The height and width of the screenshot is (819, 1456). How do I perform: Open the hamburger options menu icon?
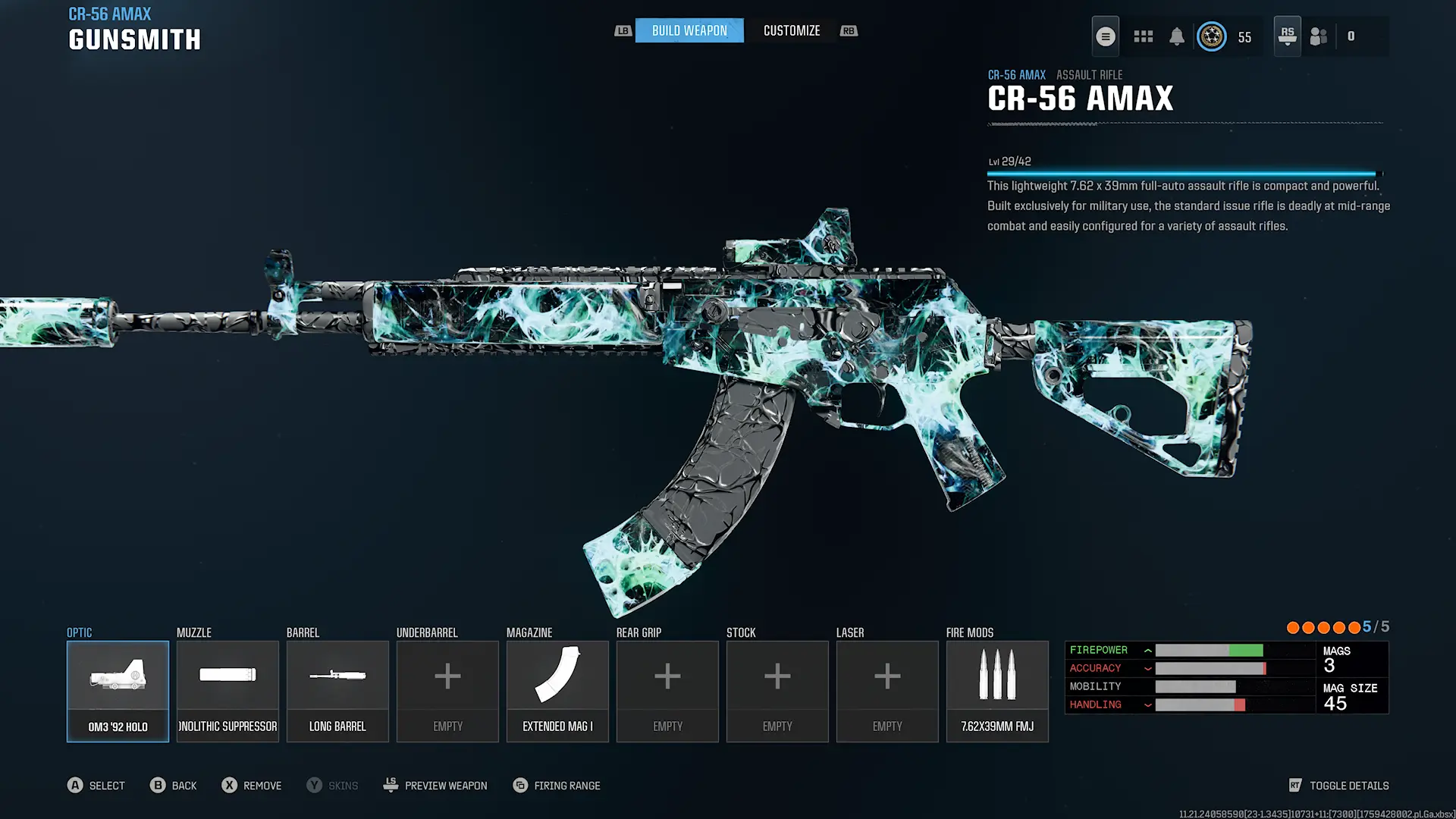[1106, 36]
